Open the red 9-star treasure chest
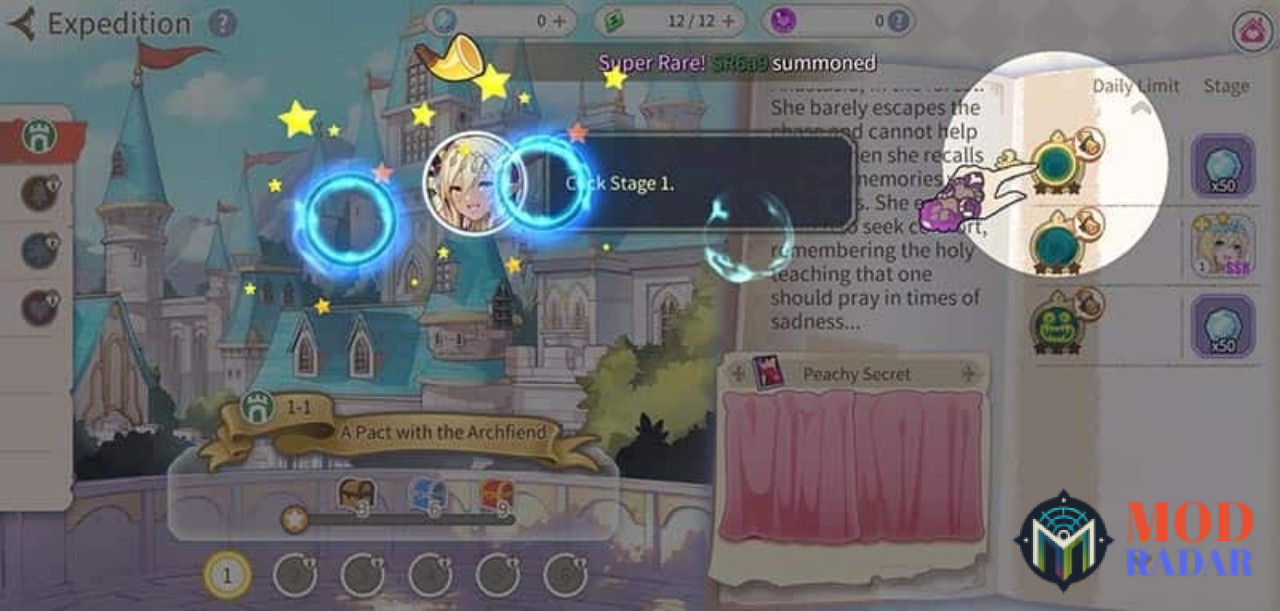The height and width of the screenshot is (611, 1280). [x=497, y=495]
